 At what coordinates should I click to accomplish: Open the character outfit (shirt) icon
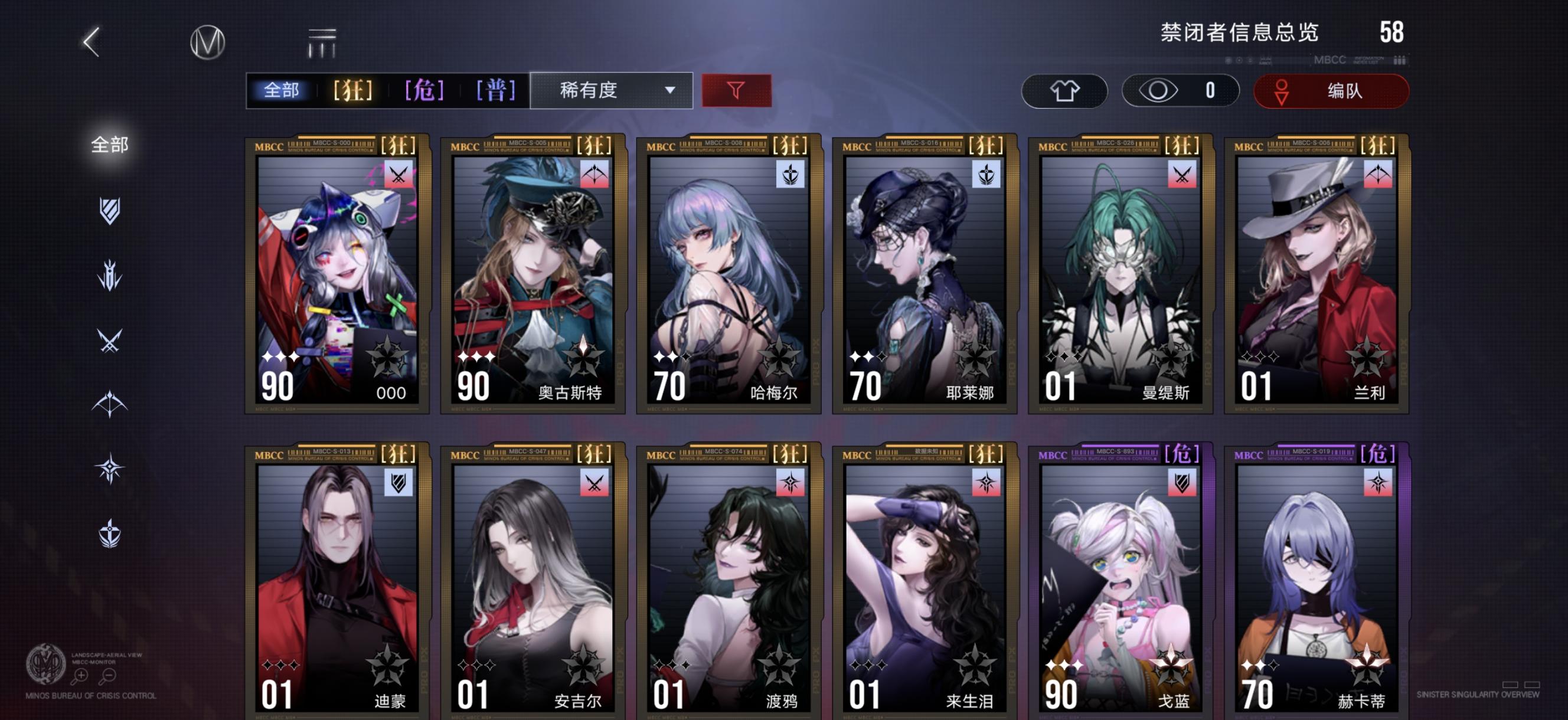tap(1064, 91)
